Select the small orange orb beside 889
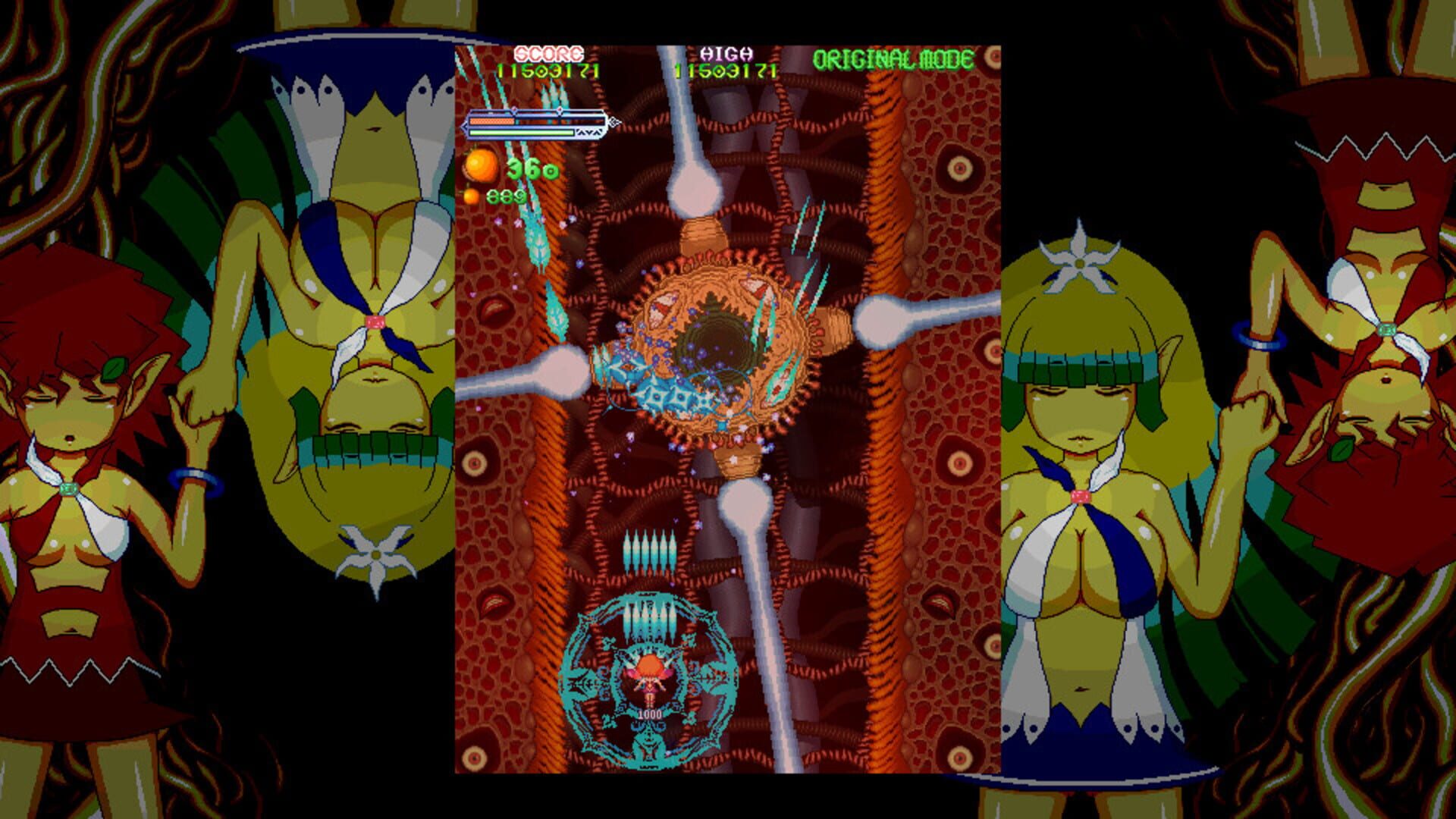1456x819 pixels. click(470, 199)
